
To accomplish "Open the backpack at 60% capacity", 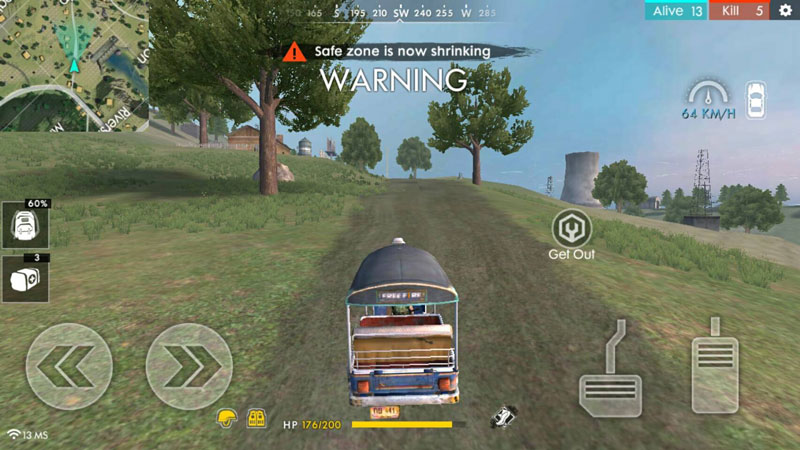I will coord(25,227).
